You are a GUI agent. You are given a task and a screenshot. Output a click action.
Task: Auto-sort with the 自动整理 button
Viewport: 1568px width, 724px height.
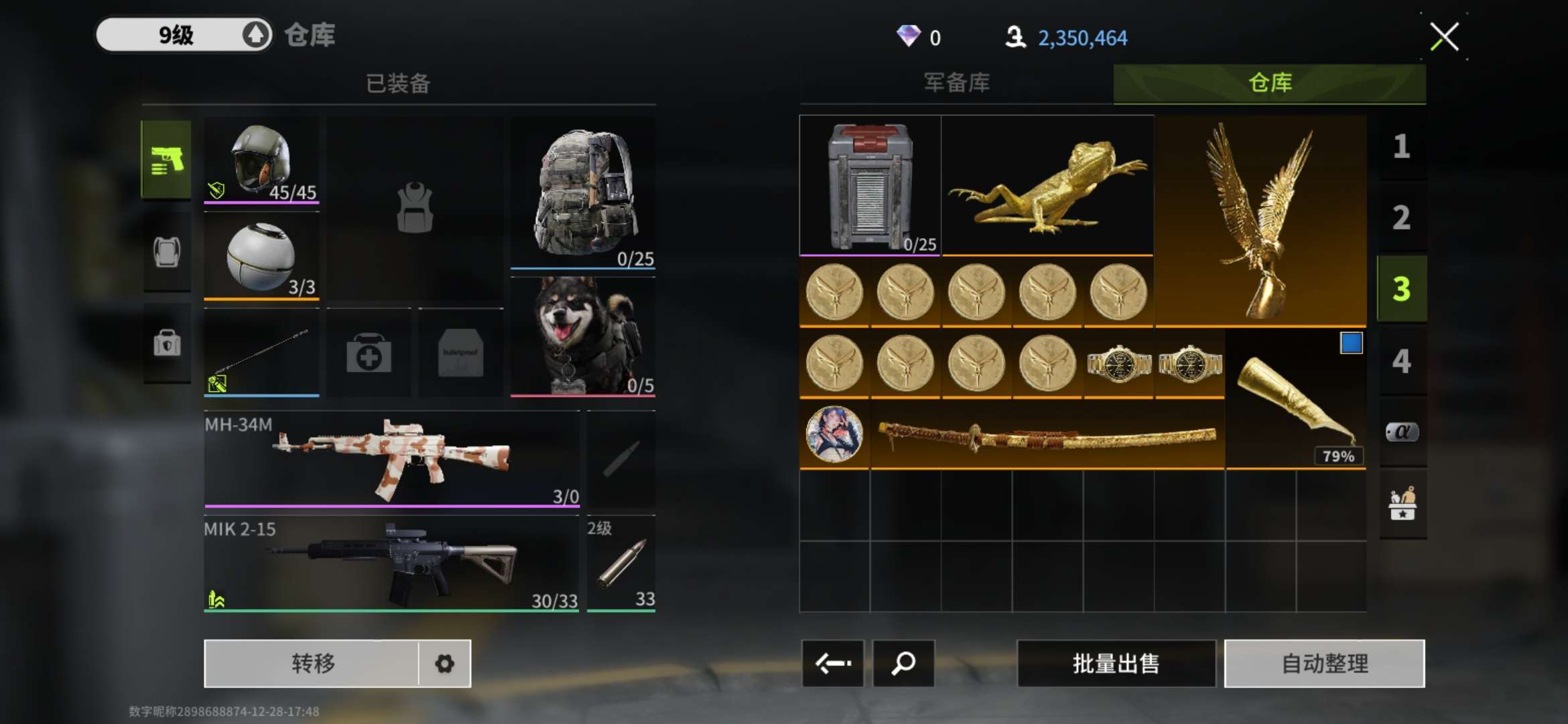click(1324, 664)
